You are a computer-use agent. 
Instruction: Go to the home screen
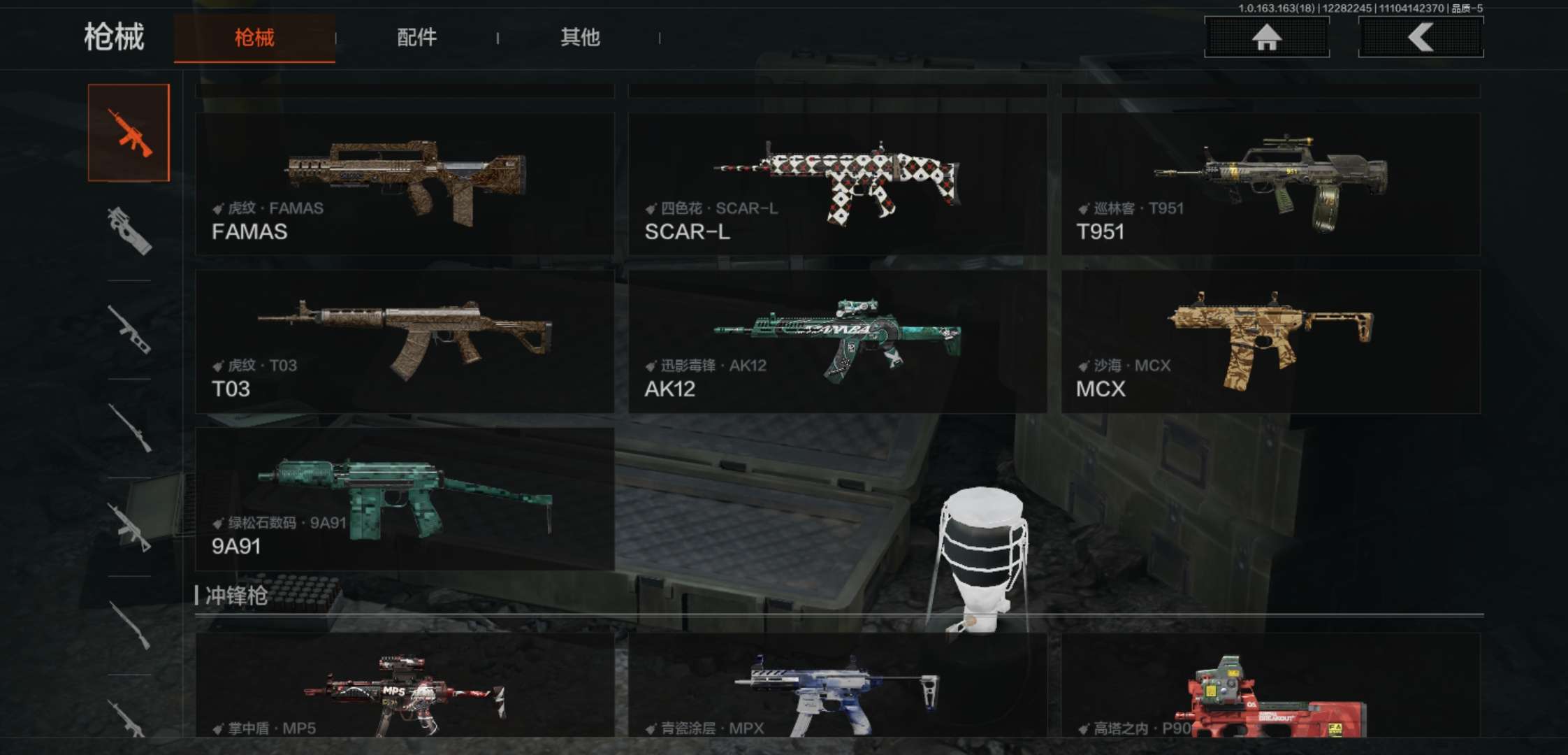pos(1266,37)
